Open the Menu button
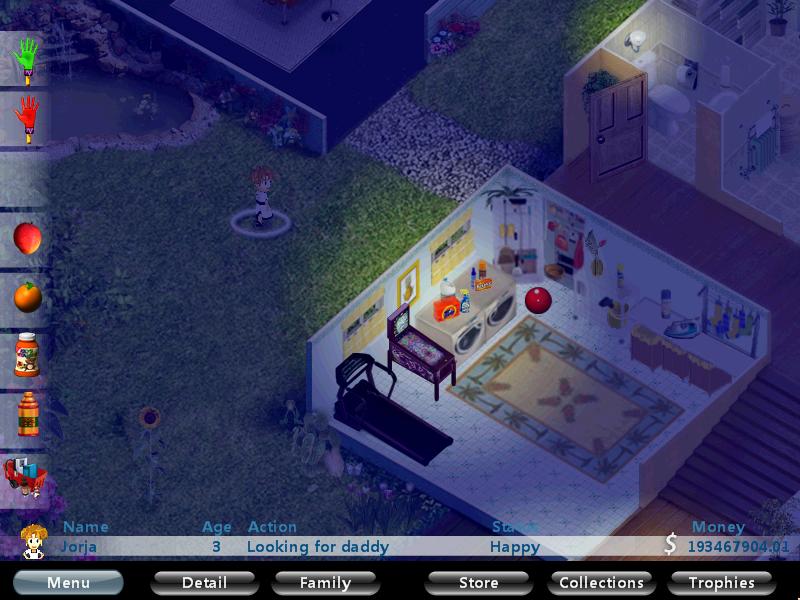This screenshot has height=600, width=800. pyautogui.click(x=68, y=582)
